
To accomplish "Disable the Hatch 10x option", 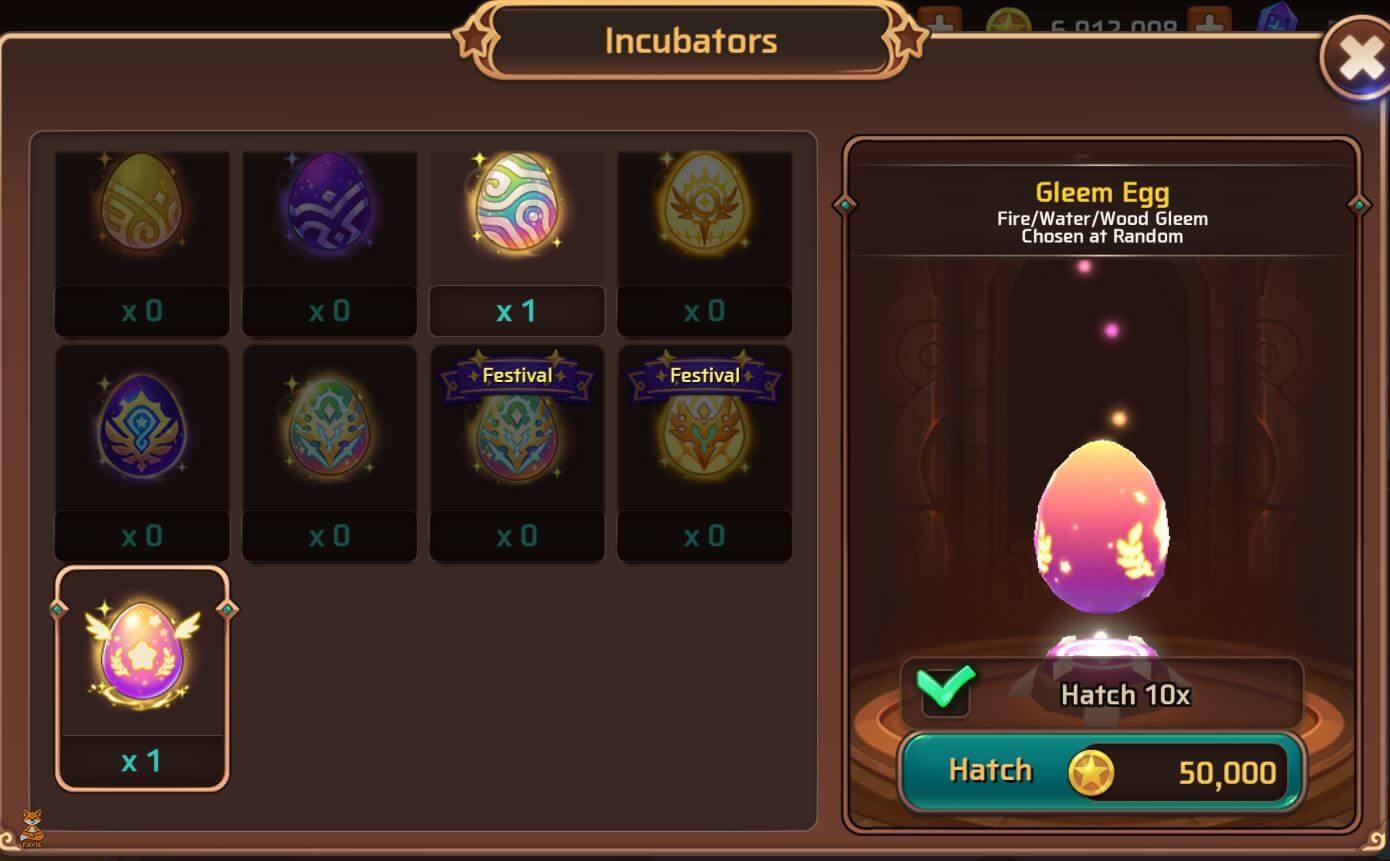I will point(945,690).
